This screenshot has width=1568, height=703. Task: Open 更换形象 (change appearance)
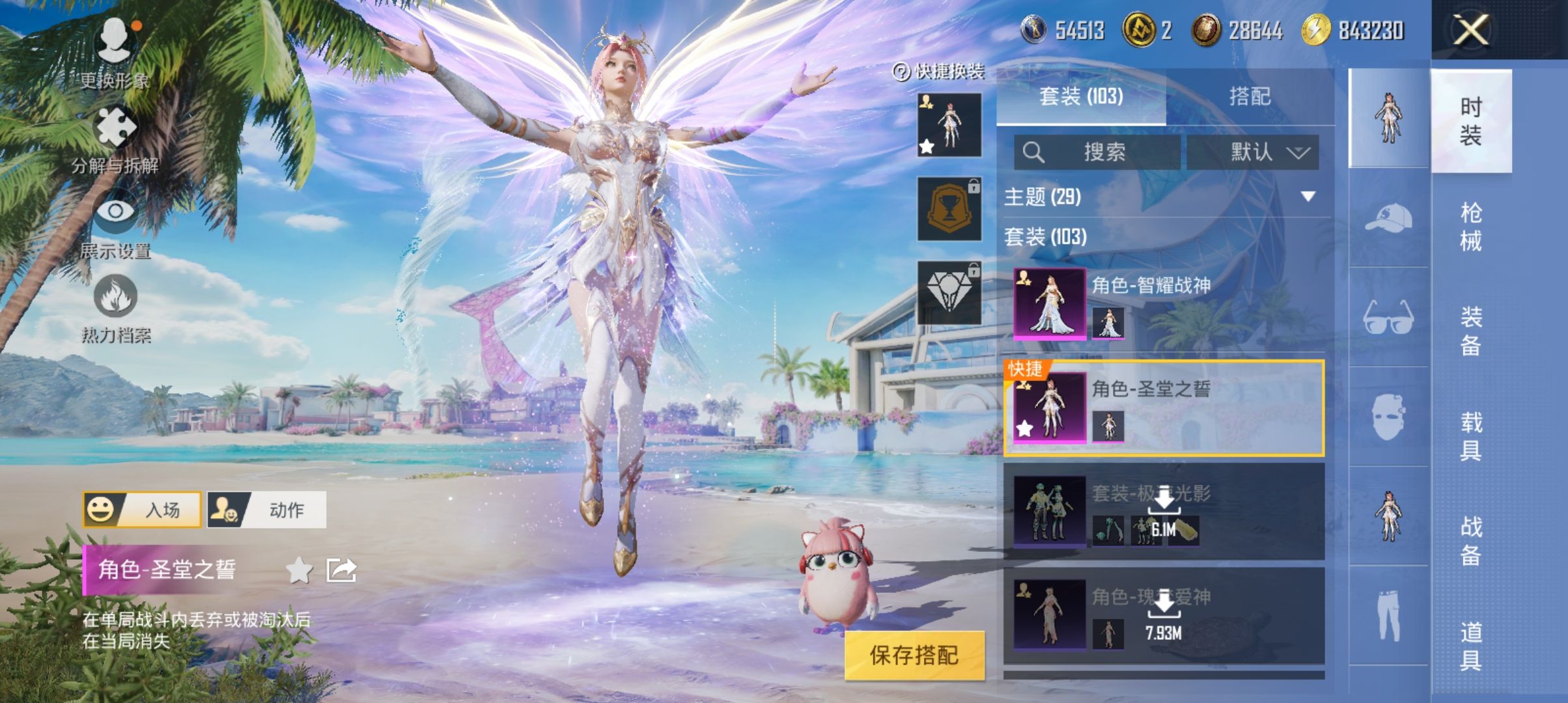(115, 52)
